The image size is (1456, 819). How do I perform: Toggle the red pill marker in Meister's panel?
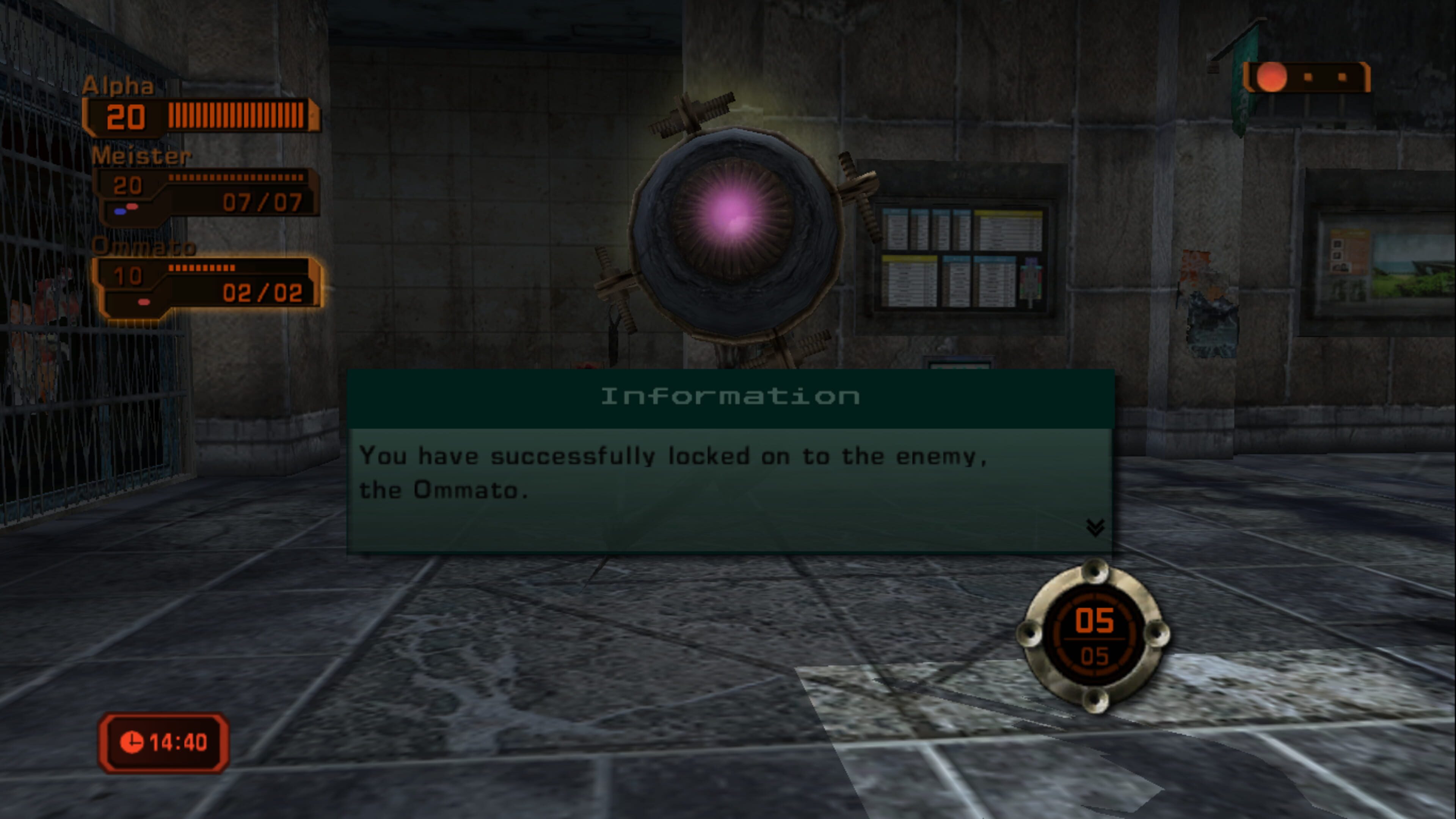(132, 207)
